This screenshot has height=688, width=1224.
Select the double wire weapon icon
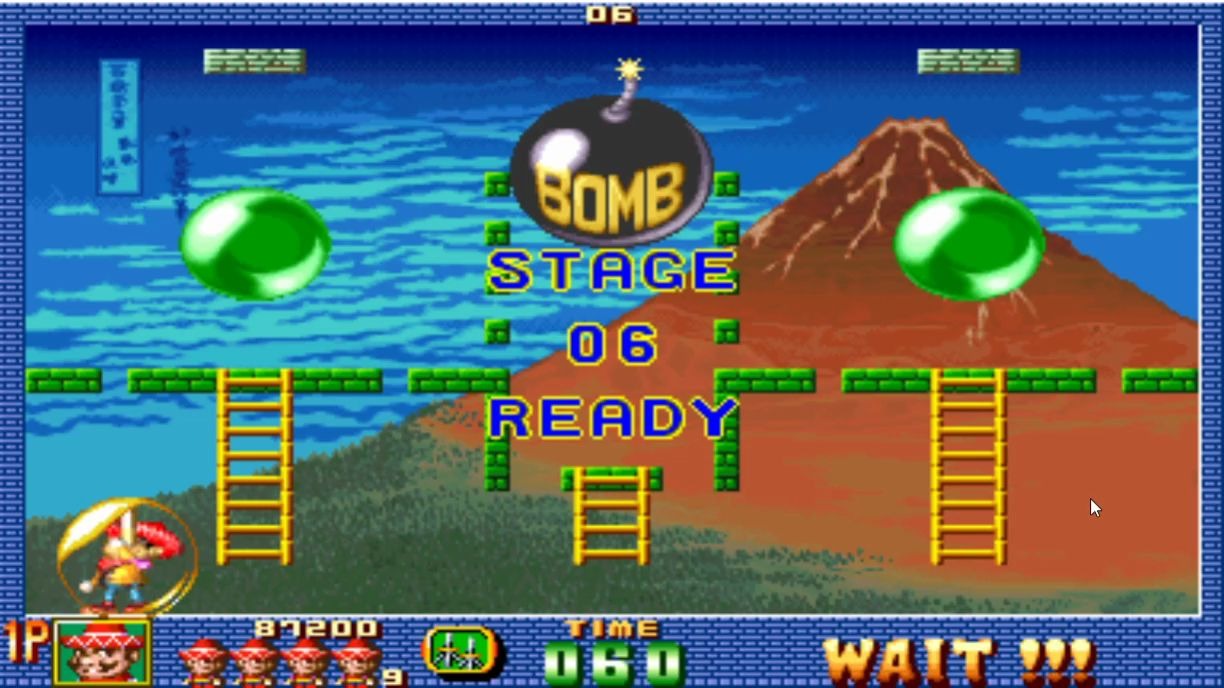[x=463, y=651]
